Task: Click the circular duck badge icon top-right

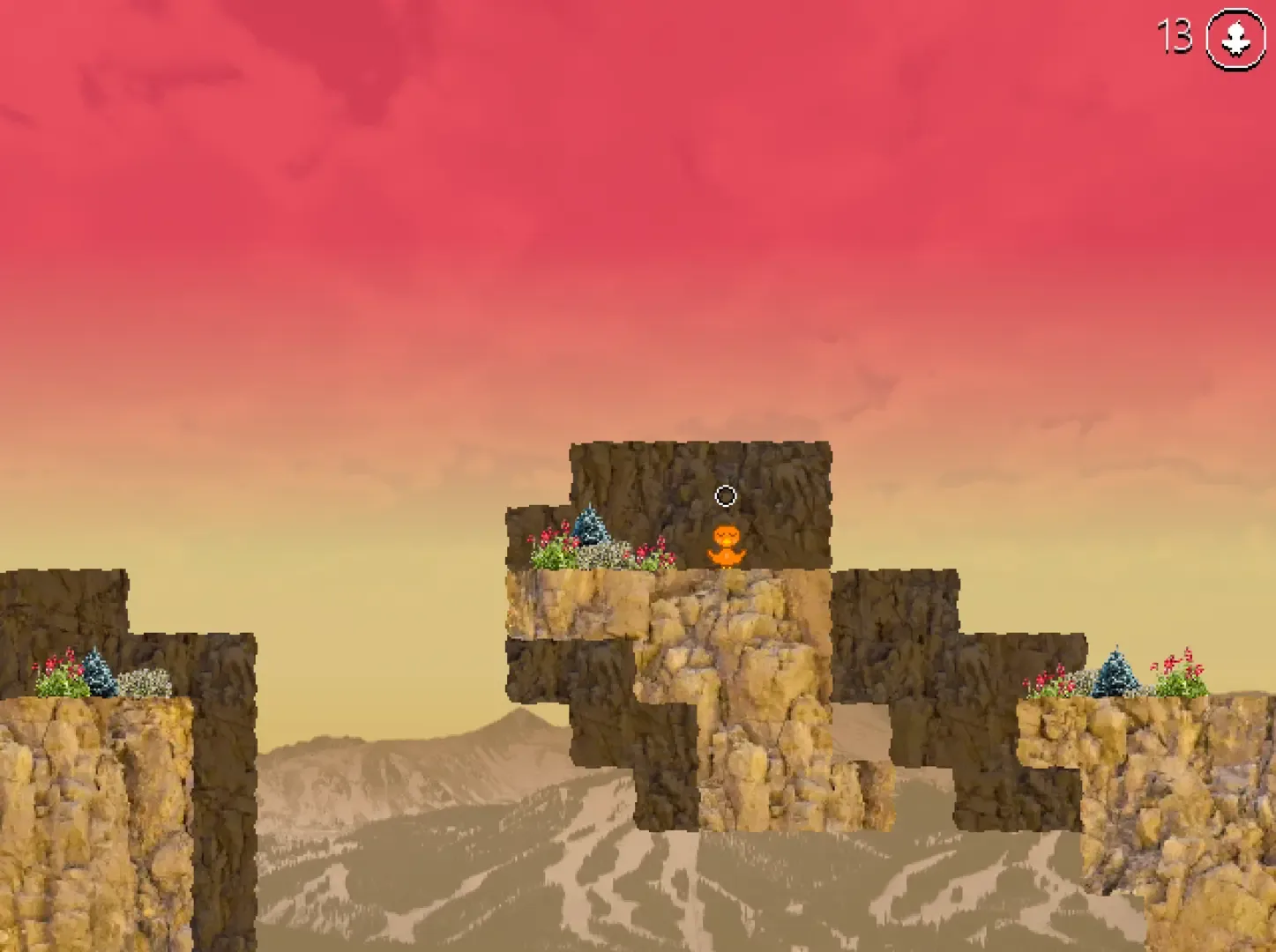Action: click(x=1234, y=38)
